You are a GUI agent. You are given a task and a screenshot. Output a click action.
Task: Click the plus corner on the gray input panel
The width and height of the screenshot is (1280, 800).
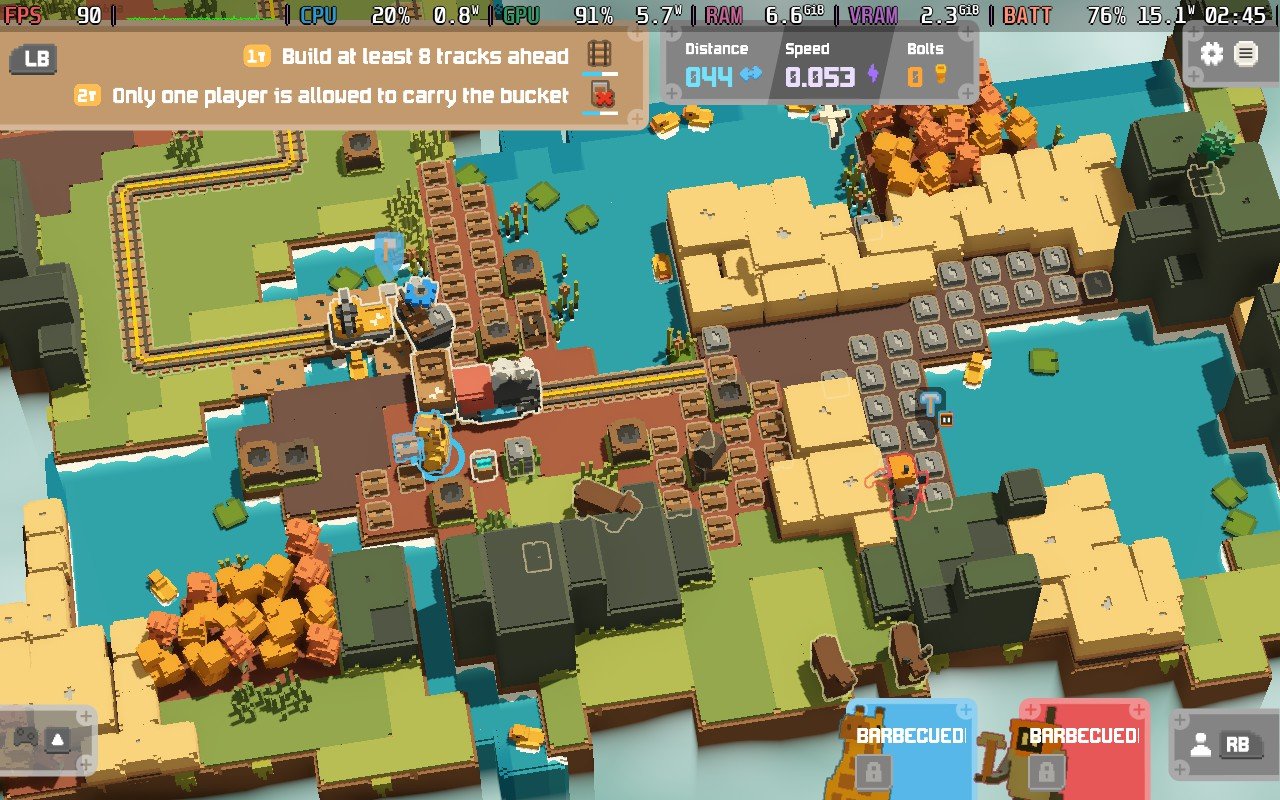click(1181, 718)
